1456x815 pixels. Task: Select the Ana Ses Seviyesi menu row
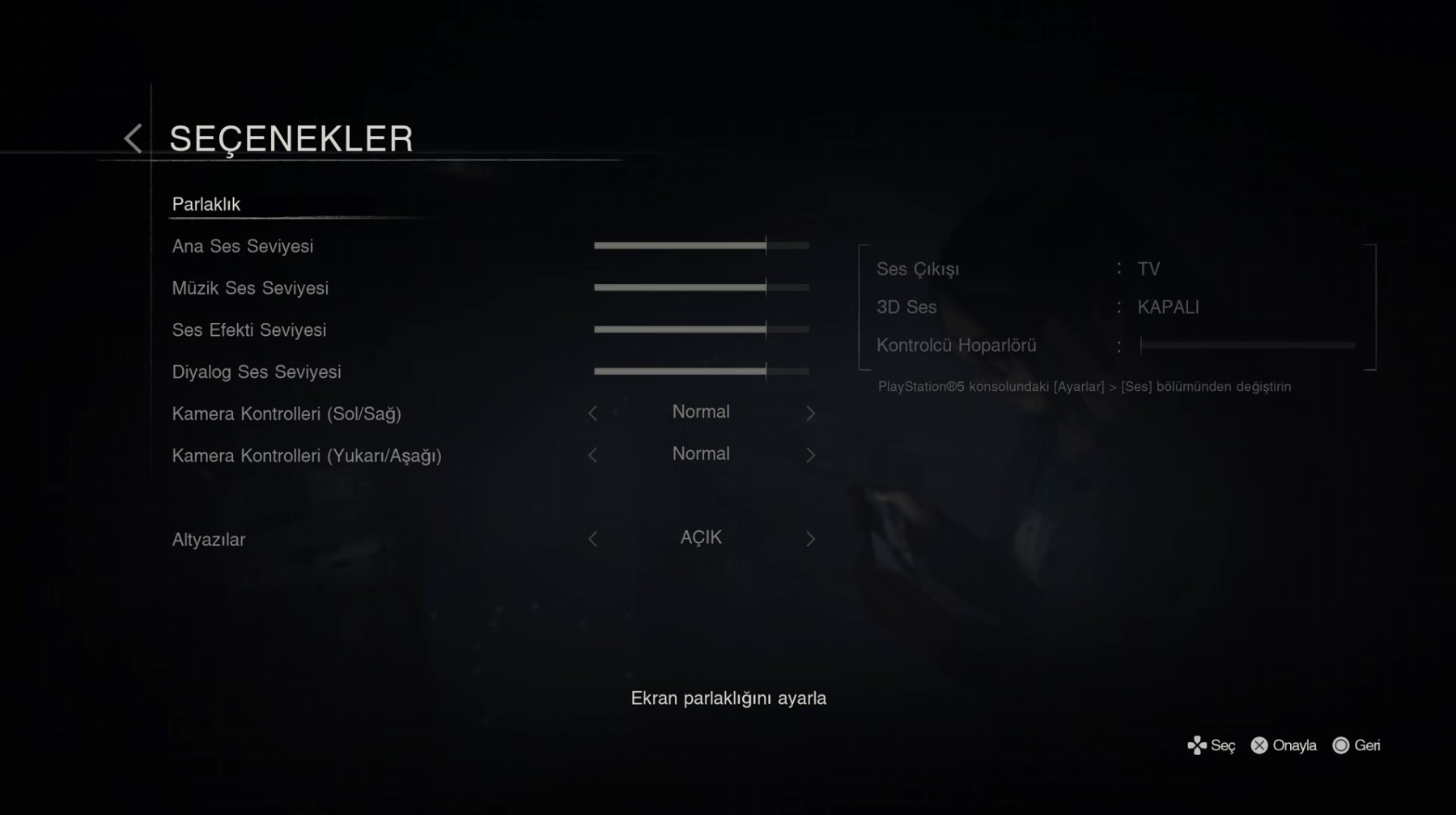tap(243, 246)
